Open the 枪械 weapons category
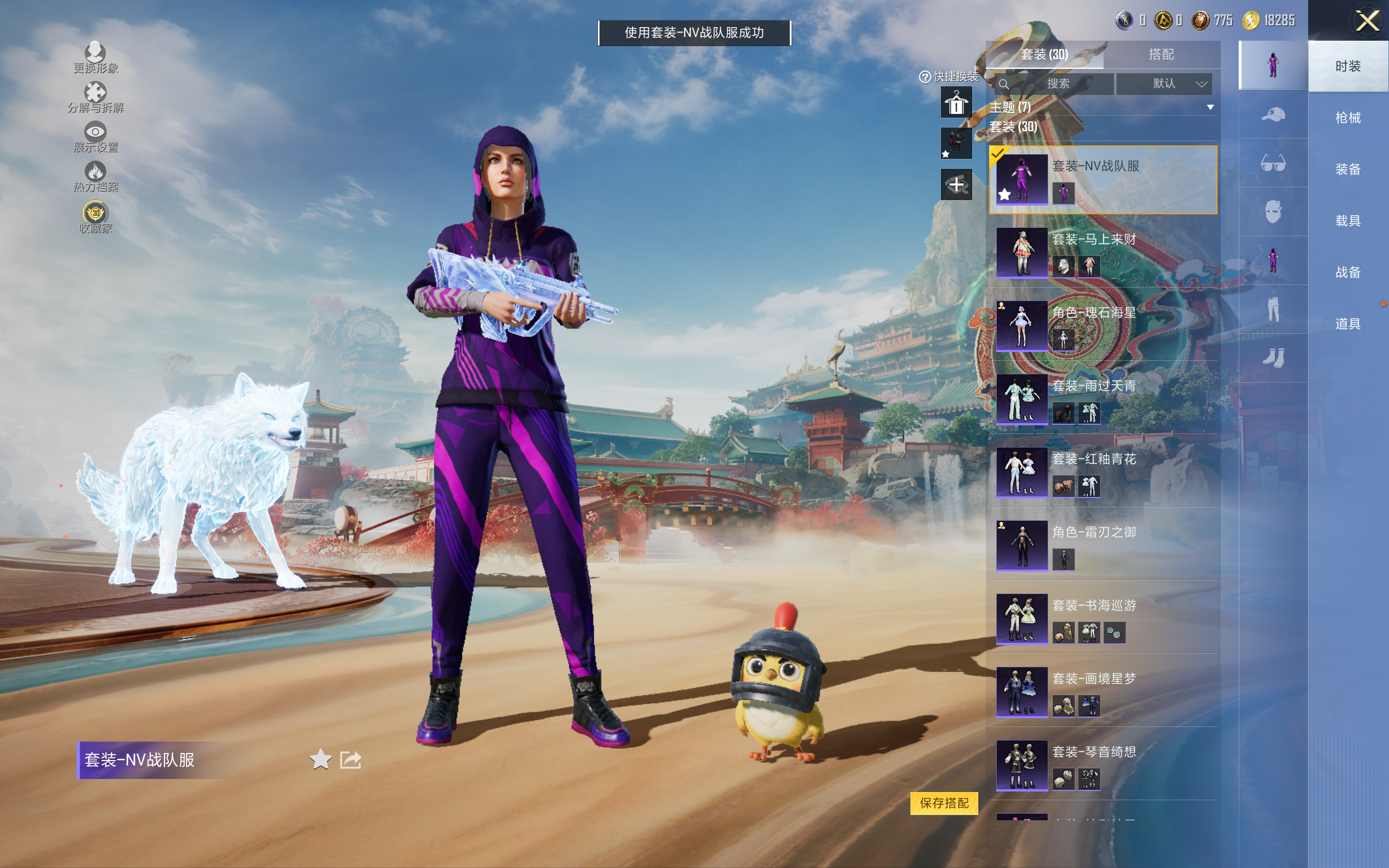This screenshot has height=868, width=1389. (x=1348, y=118)
